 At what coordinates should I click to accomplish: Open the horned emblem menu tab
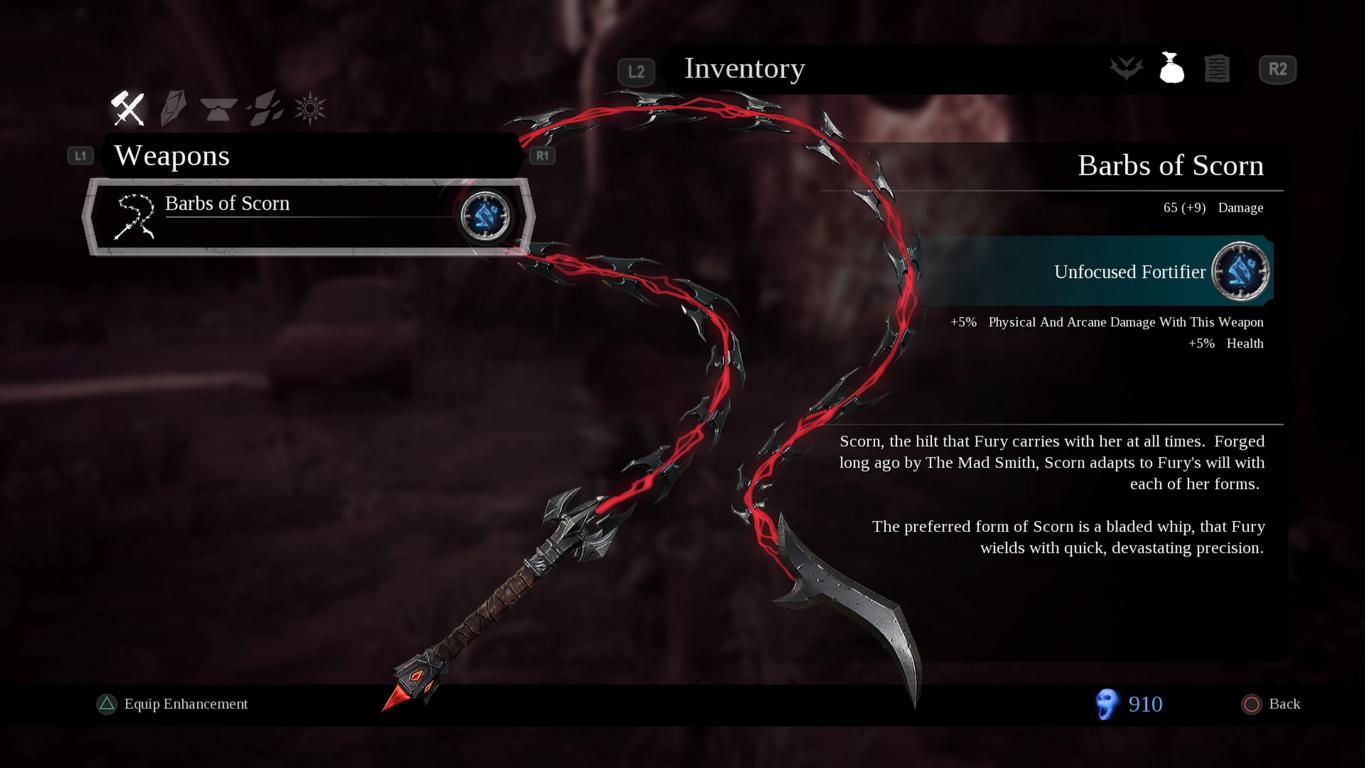1126,68
